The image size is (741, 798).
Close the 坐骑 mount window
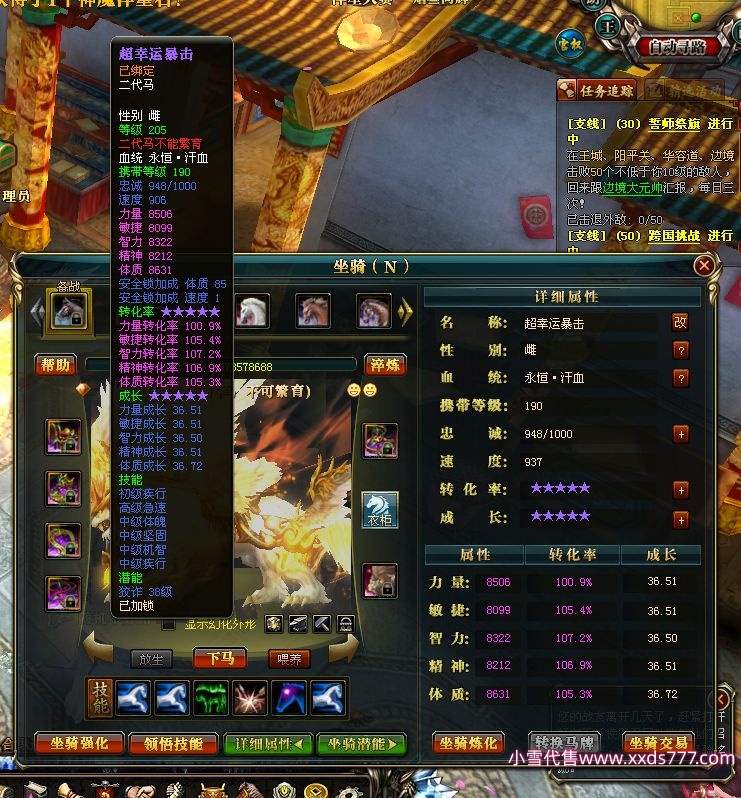tap(704, 266)
